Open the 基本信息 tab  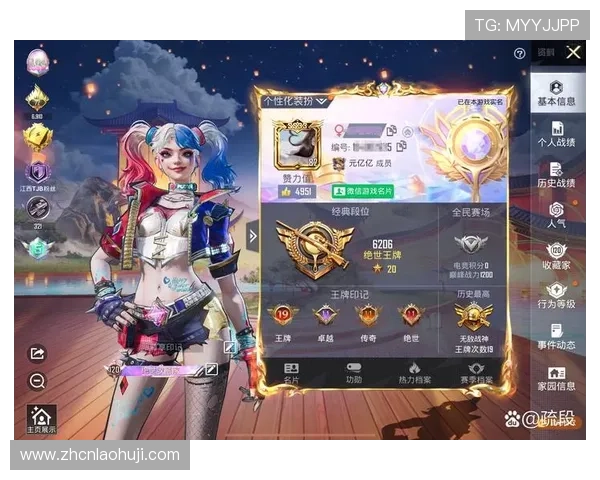coord(556,91)
